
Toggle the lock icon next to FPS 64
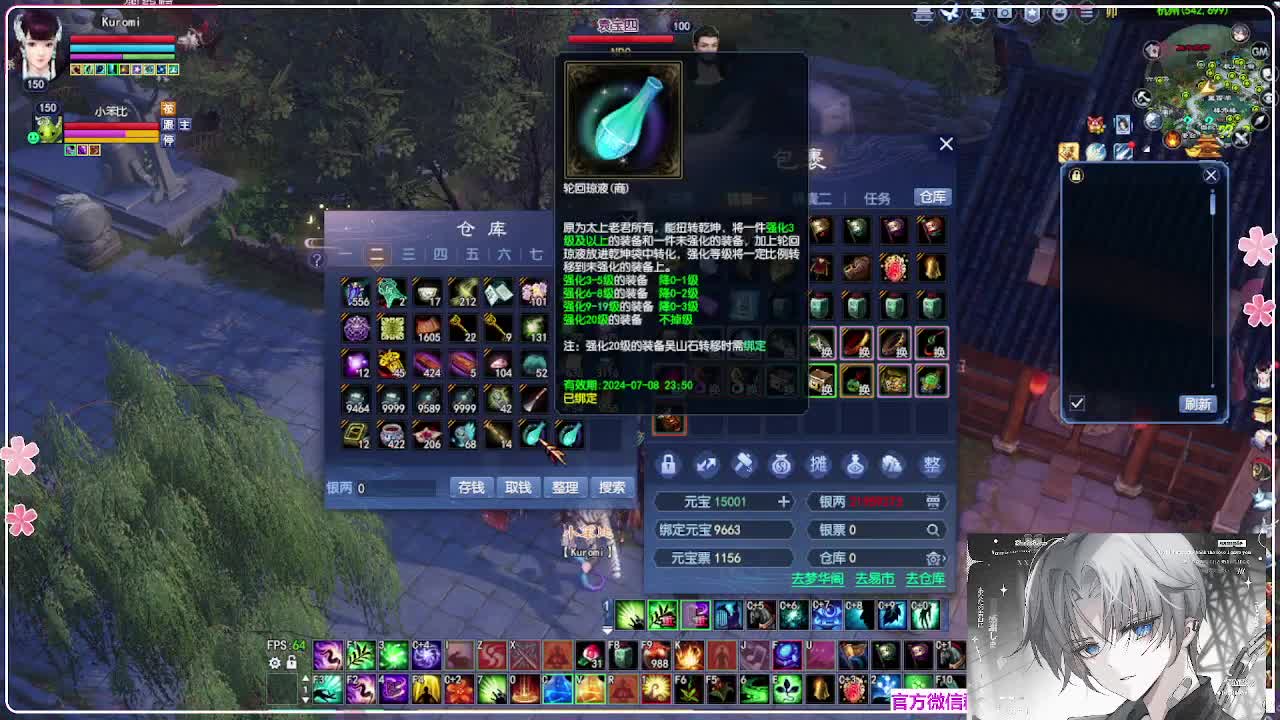click(x=290, y=663)
